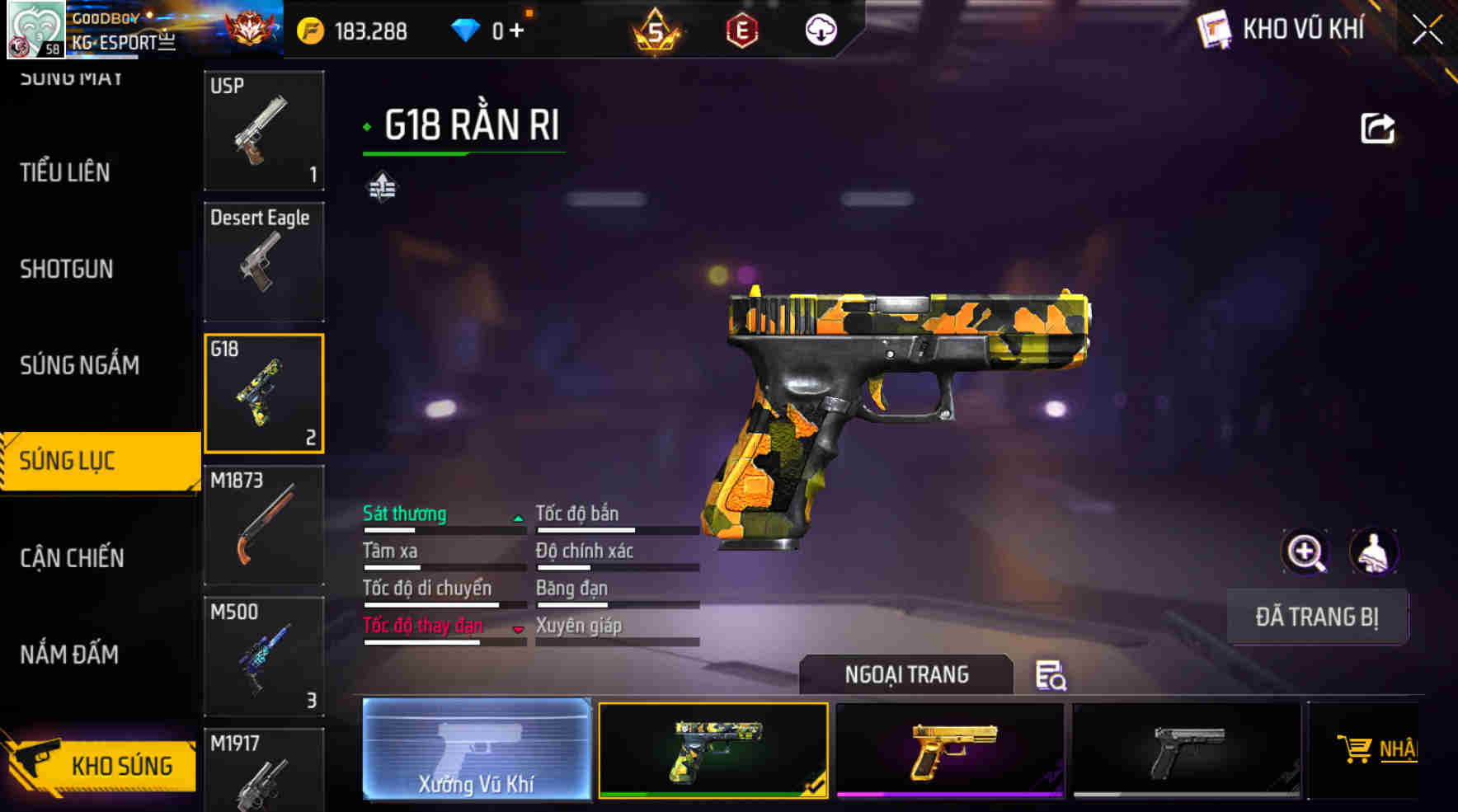Toggle the attachment indicator under the weapon title

381,188
